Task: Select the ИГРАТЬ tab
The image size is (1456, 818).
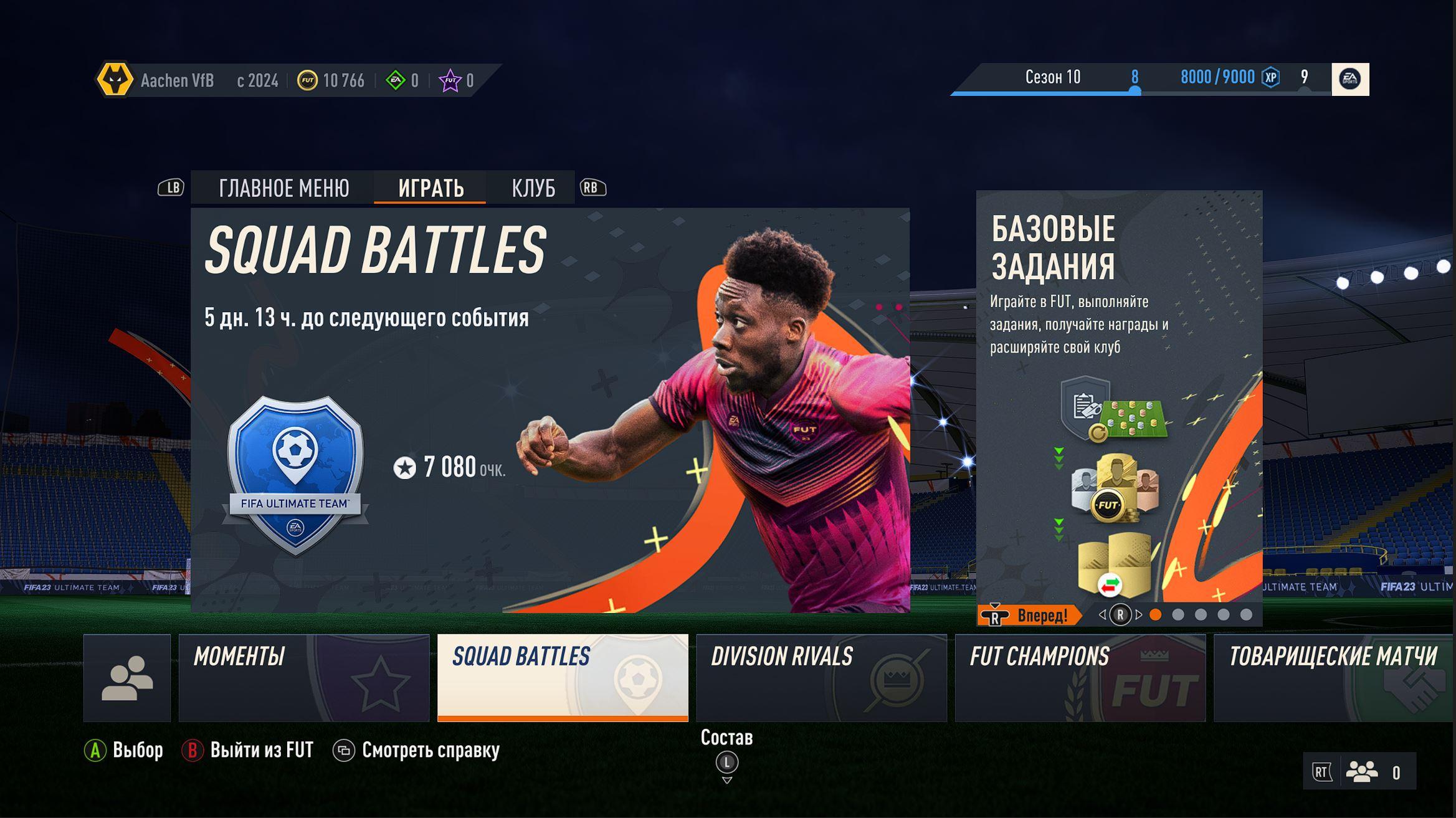Action: pos(431,188)
